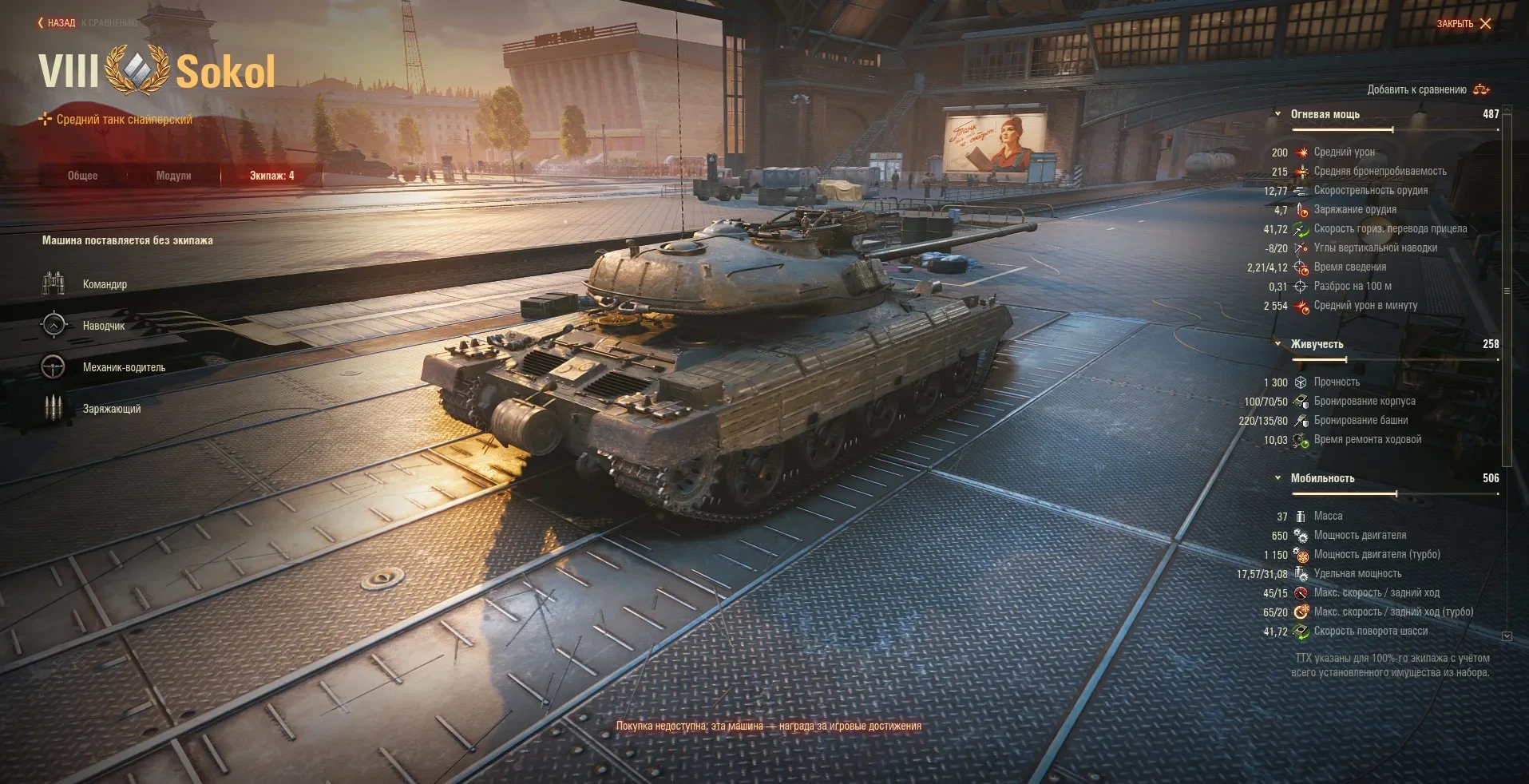Collapse the Мобильность stats section
The width and height of the screenshot is (1529, 784).
pos(1278,478)
